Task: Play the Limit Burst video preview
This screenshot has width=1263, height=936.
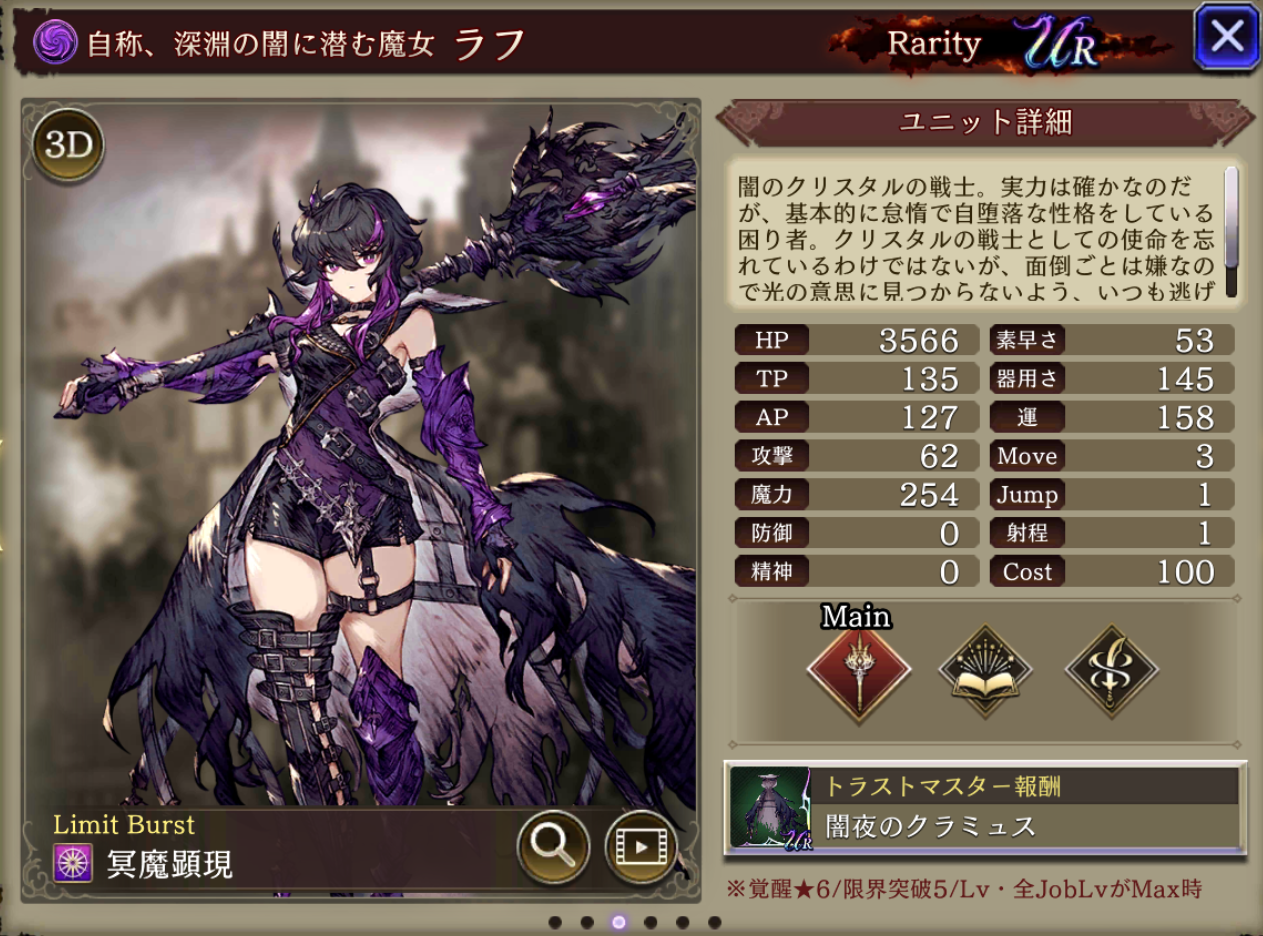Action: point(641,847)
